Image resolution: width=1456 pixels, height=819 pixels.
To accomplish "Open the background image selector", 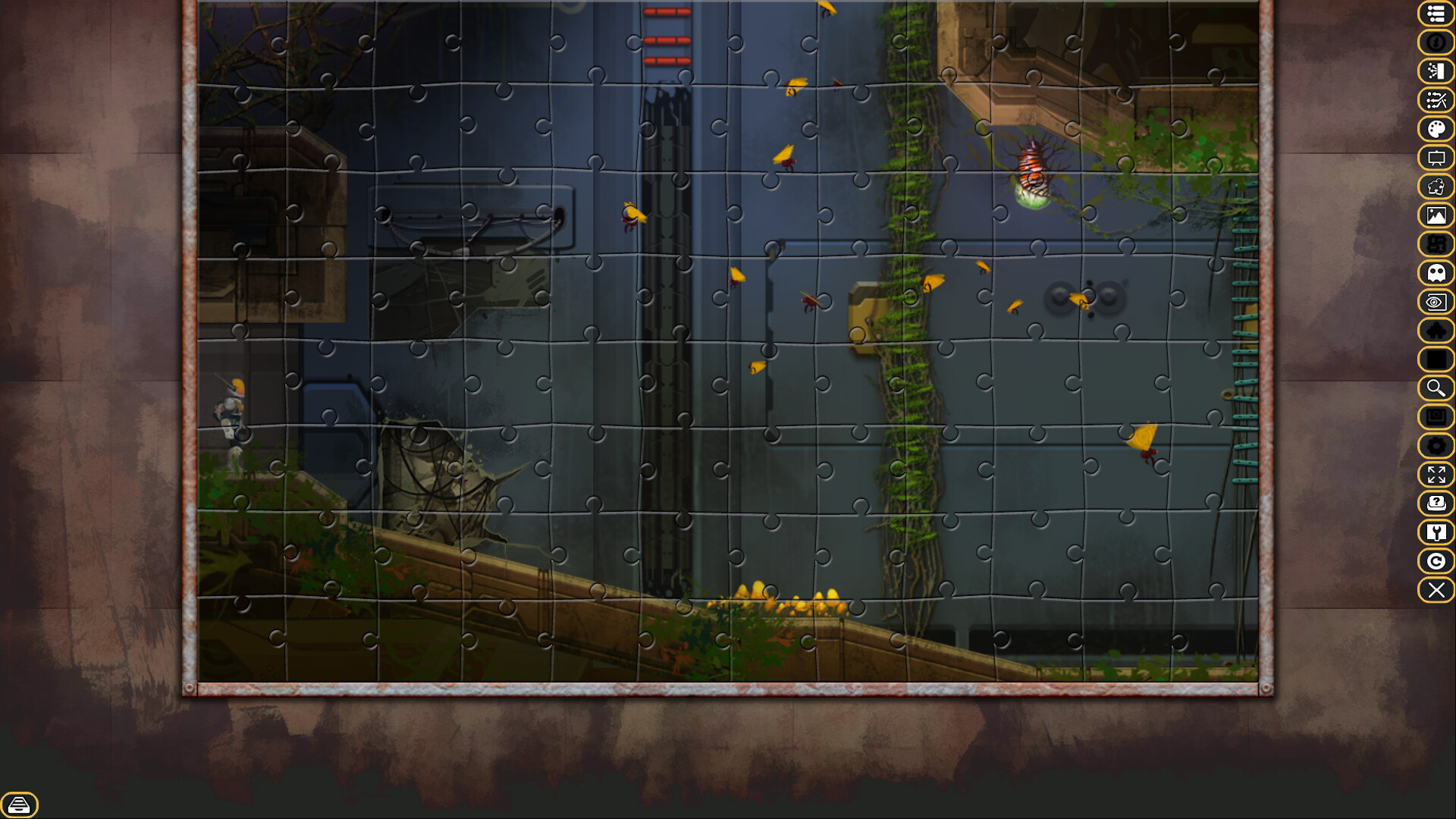I will pos(1436,215).
